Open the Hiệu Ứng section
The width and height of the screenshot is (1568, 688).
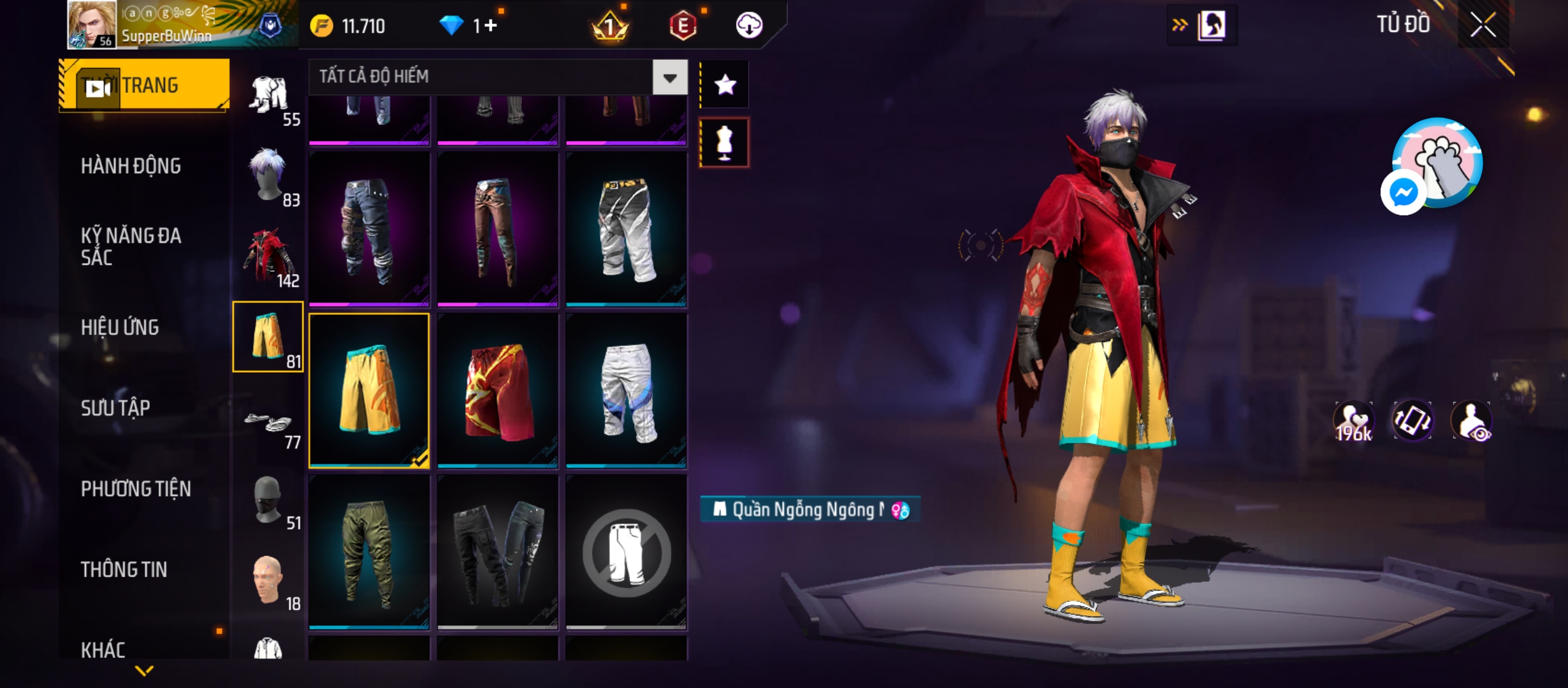tap(120, 327)
